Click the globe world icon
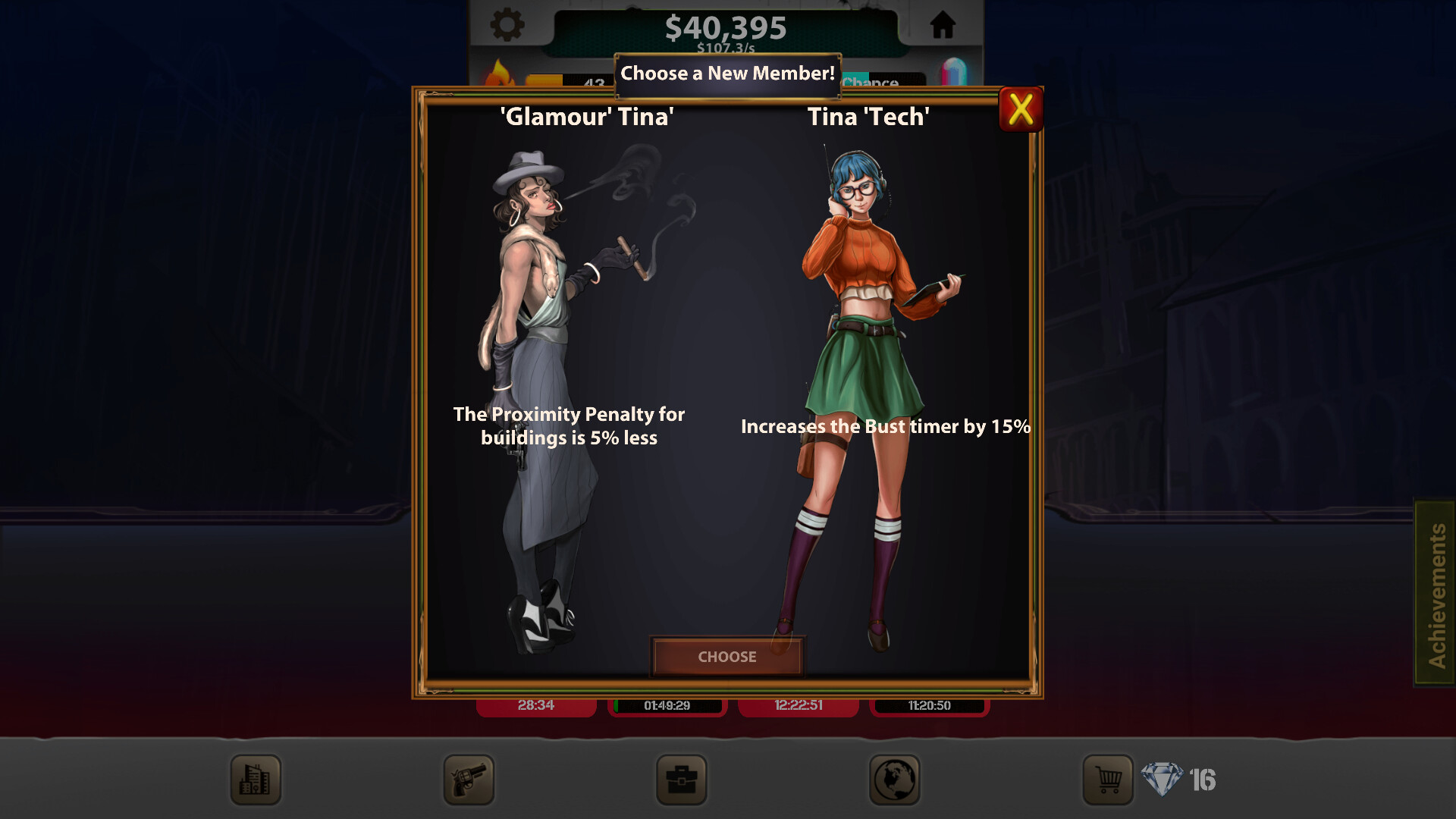 (x=895, y=780)
